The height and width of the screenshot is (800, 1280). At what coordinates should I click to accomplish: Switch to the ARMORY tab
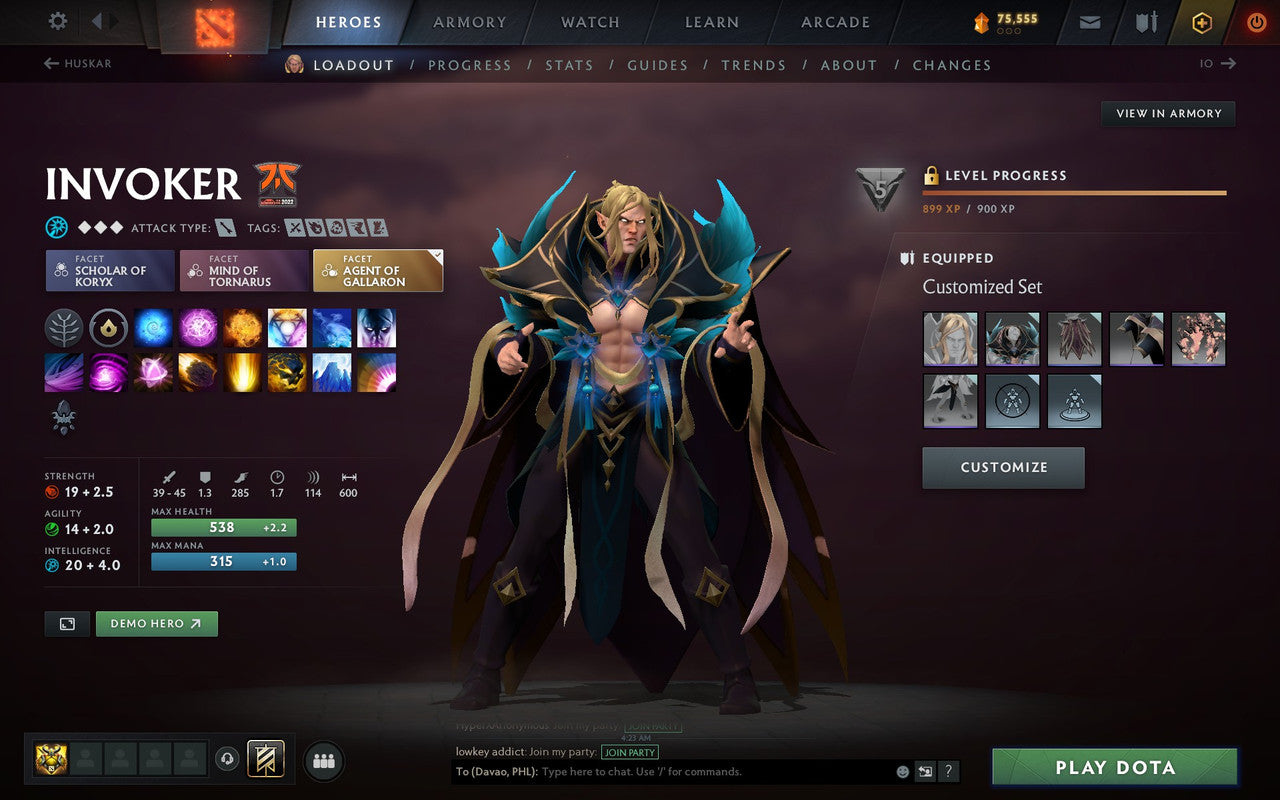point(469,22)
